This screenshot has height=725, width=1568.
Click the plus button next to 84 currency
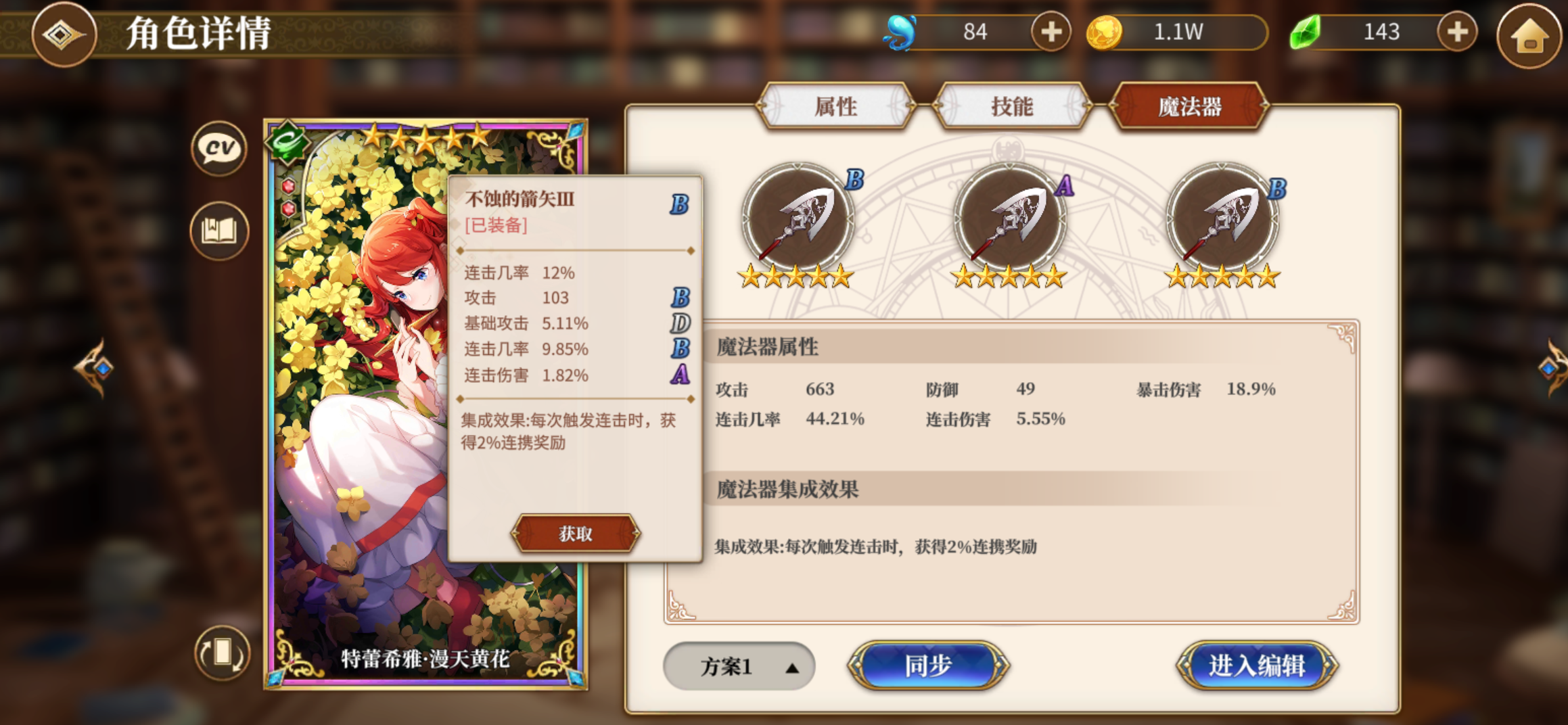[1051, 32]
